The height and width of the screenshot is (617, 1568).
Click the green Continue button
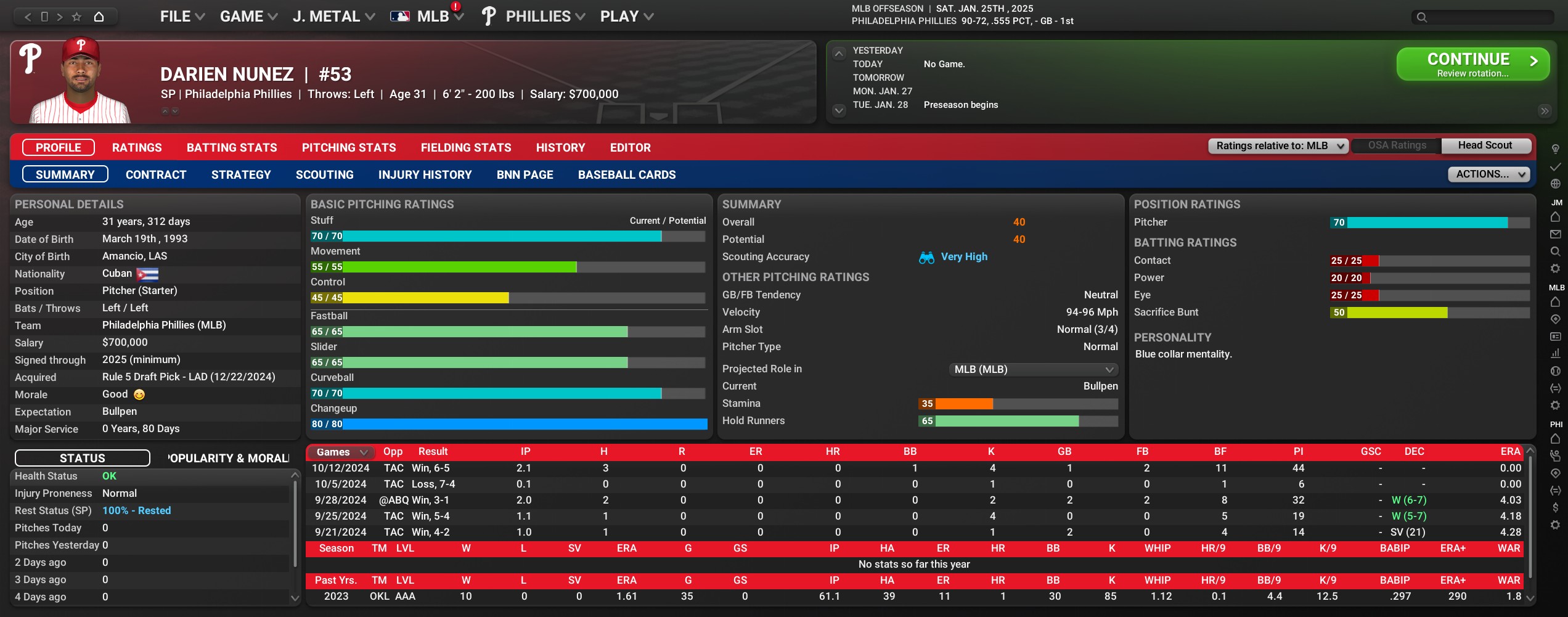click(1472, 64)
